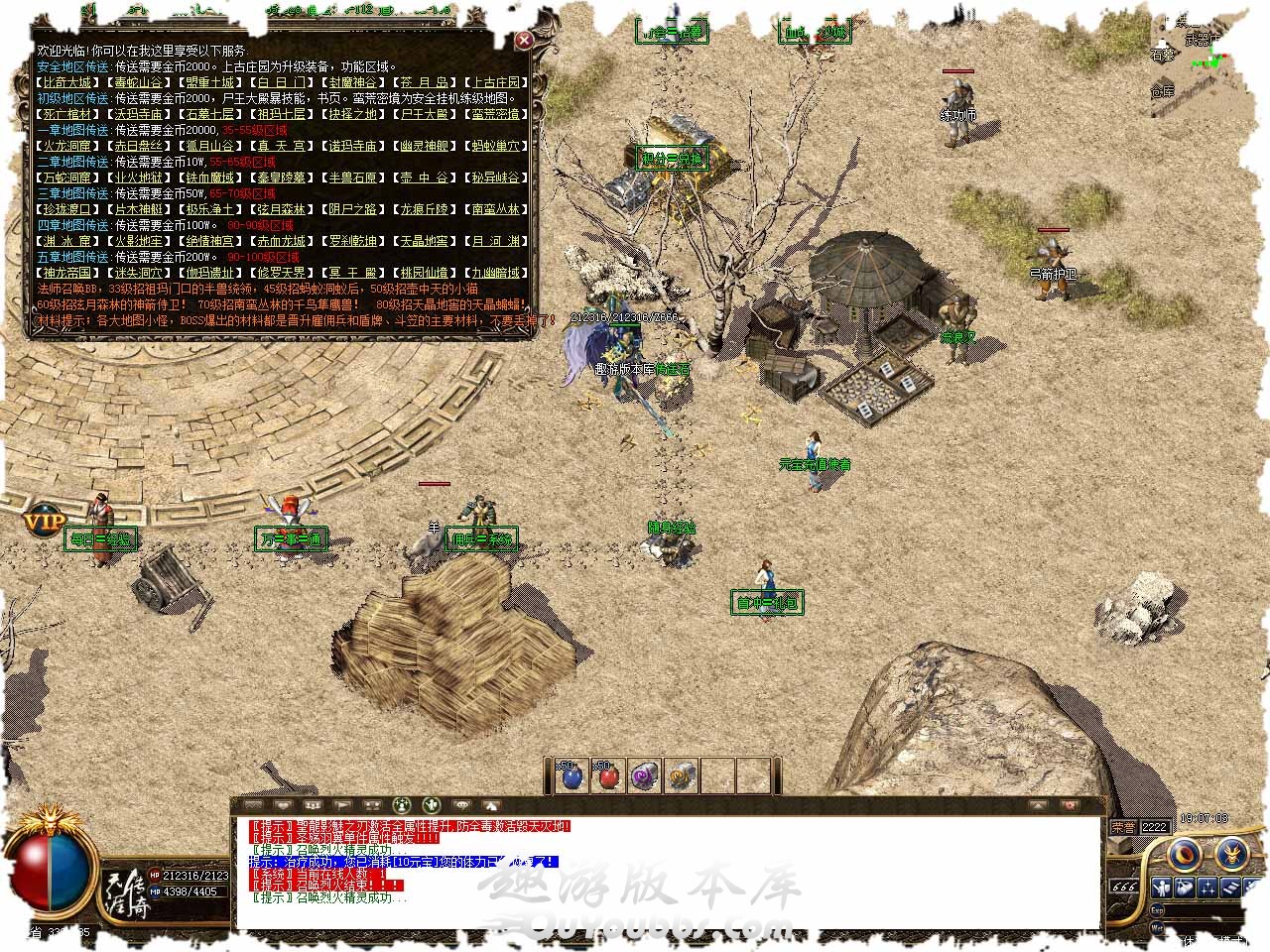
Task: Teleport to 火龙洞窟 chapter one map
Action: (67, 146)
